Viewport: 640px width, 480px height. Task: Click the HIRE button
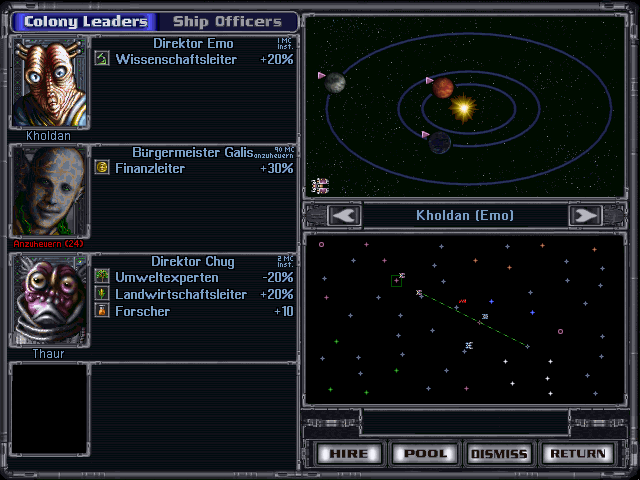pyautogui.click(x=350, y=453)
